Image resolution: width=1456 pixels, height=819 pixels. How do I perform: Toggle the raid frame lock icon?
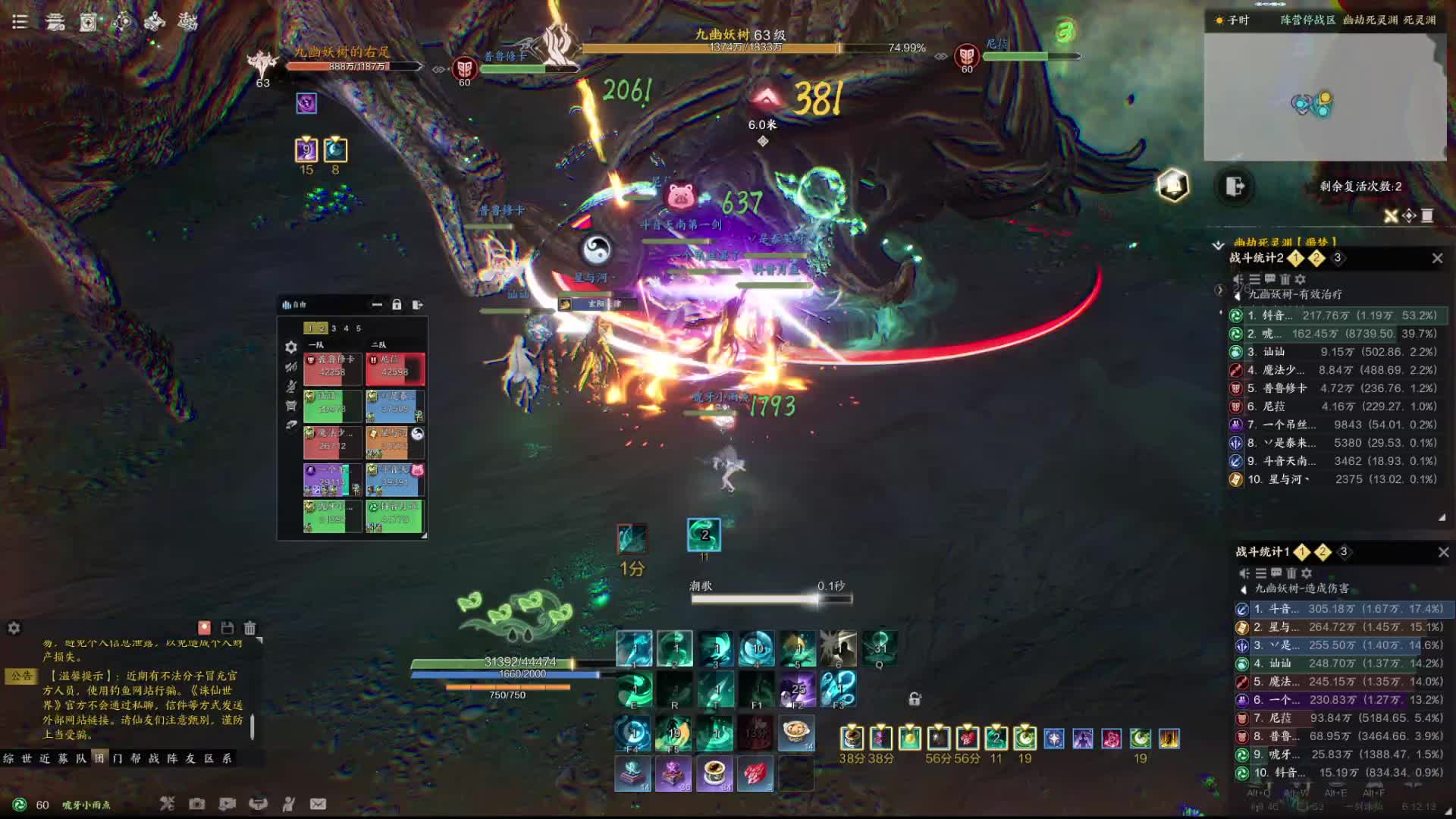[x=397, y=305]
